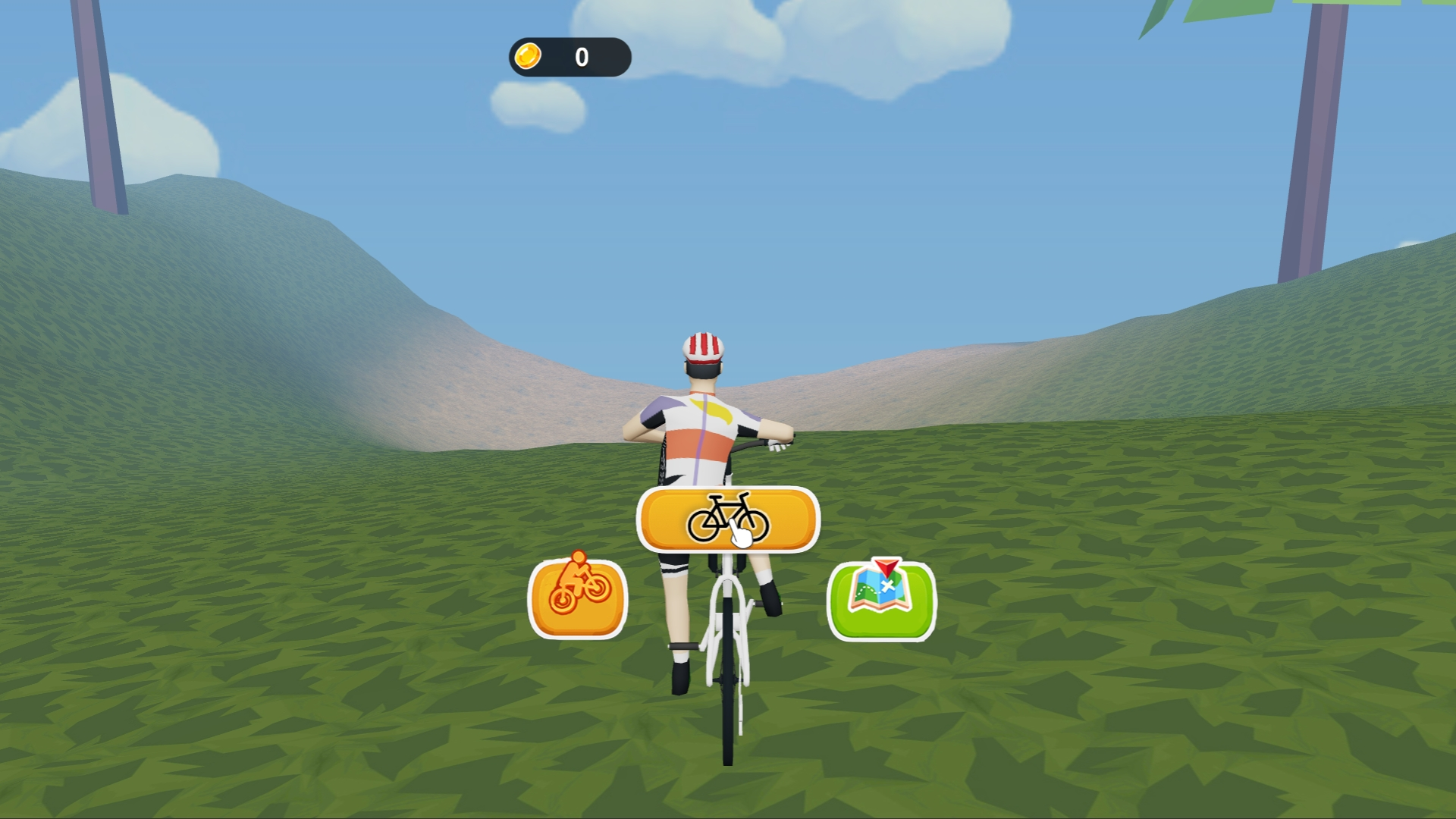Viewport: 1456px width, 819px height.
Task: Select the wheelie trick mode button
Action: (x=579, y=598)
